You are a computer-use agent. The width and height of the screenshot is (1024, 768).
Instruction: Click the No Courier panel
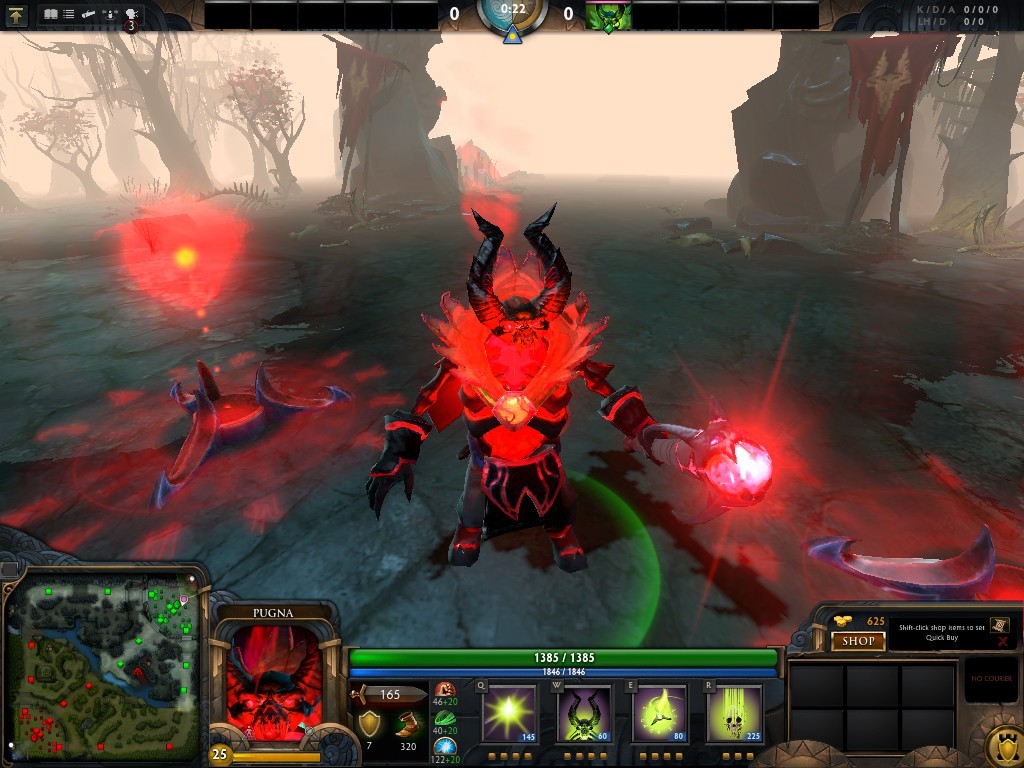[991, 681]
